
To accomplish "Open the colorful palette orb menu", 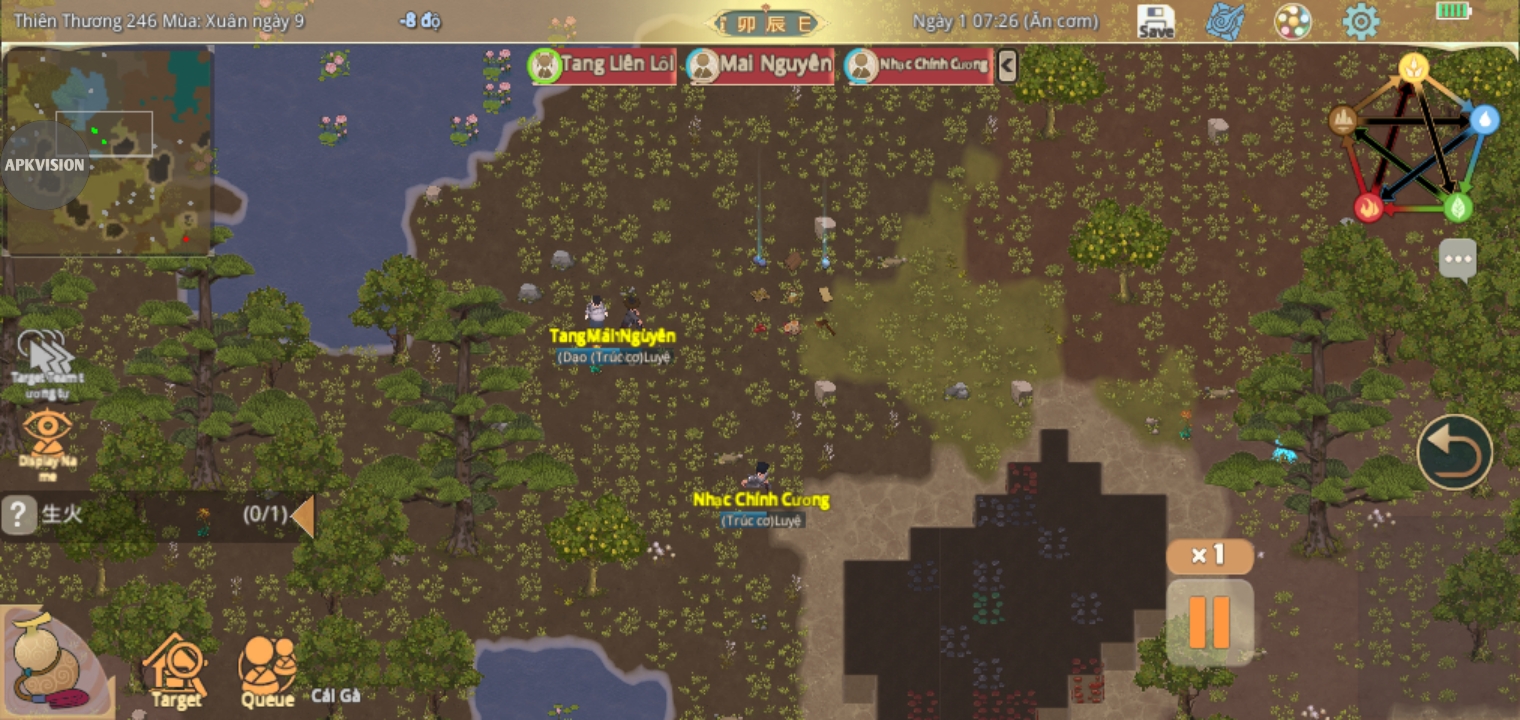I will pyautogui.click(x=1293, y=21).
